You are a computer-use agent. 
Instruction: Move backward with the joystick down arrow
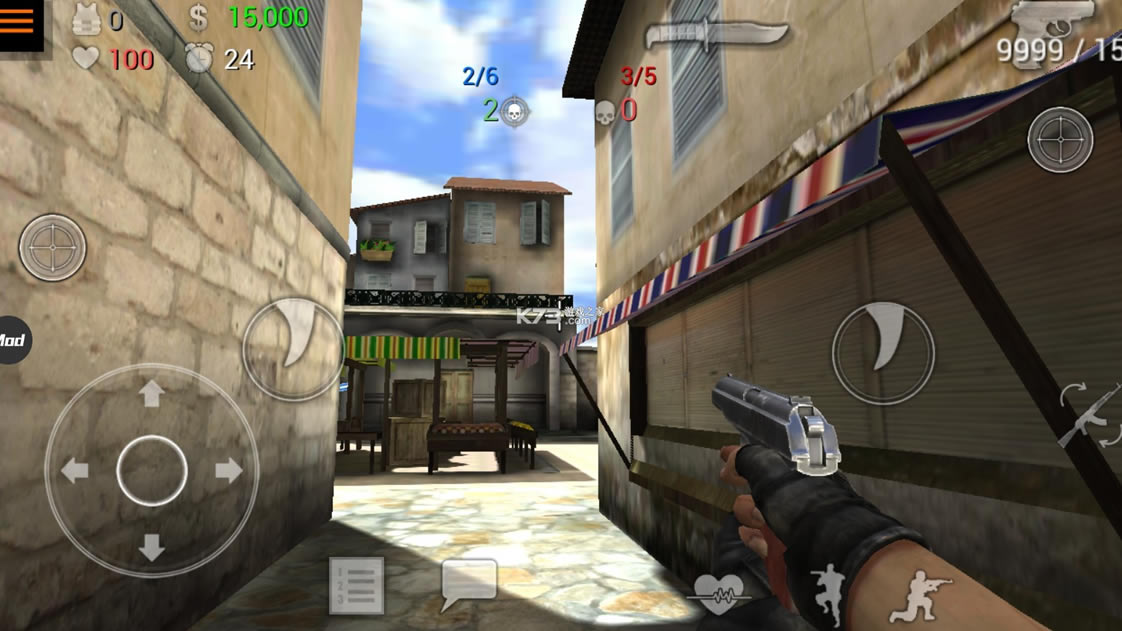[x=151, y=547]
